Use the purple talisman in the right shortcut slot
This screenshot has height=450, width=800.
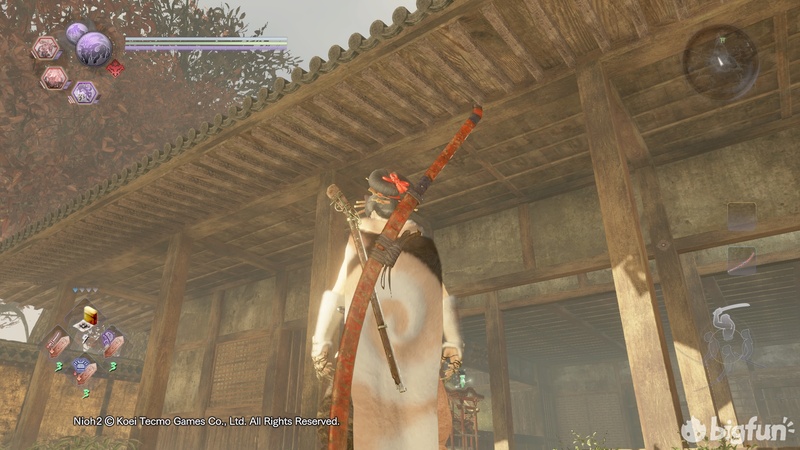pos(111,341)
